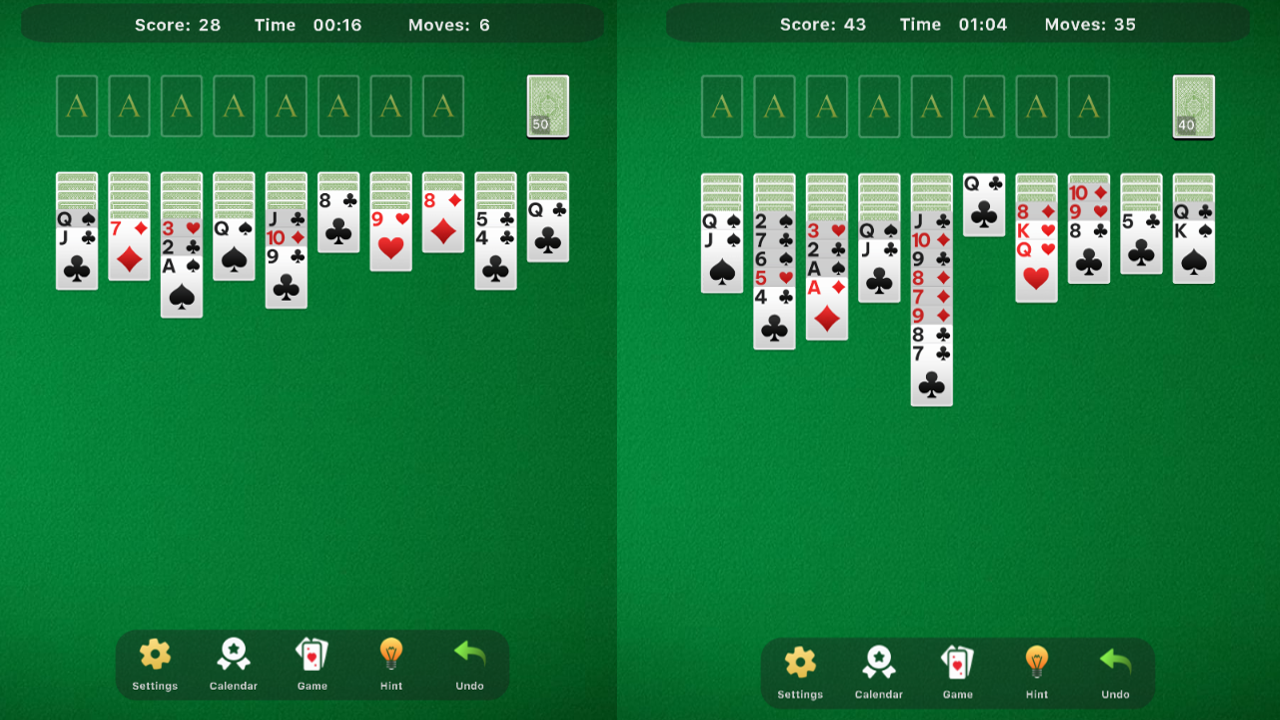This screenshot has height=720, width=1280.
Task: Click the Score display of the right game
Action: [823, 24]
